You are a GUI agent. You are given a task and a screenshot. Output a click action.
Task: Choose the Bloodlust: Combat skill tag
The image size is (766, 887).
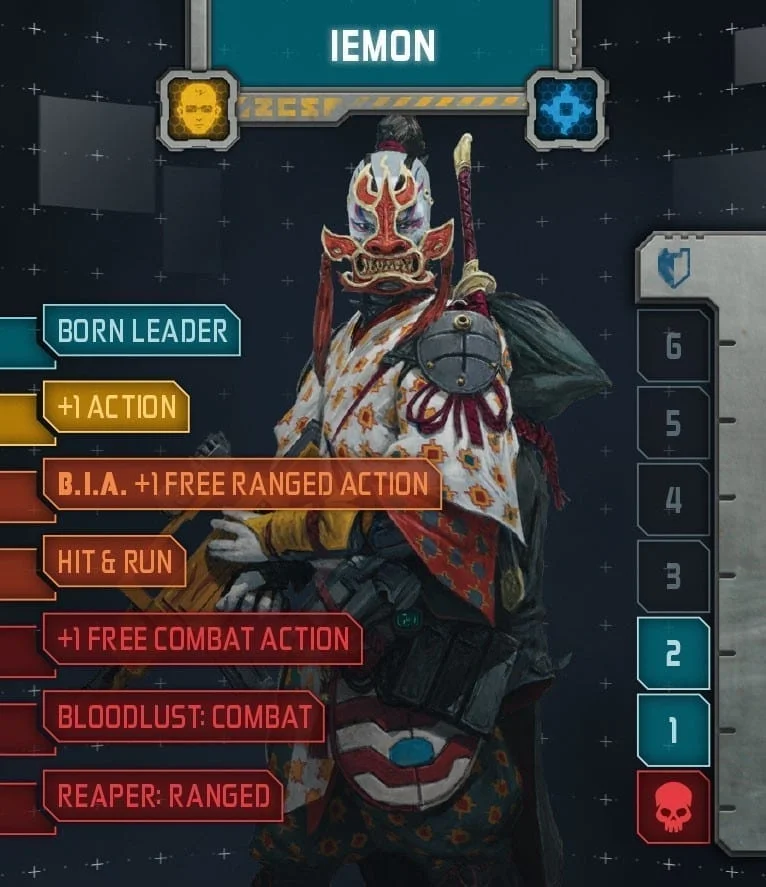coord(185,717)
